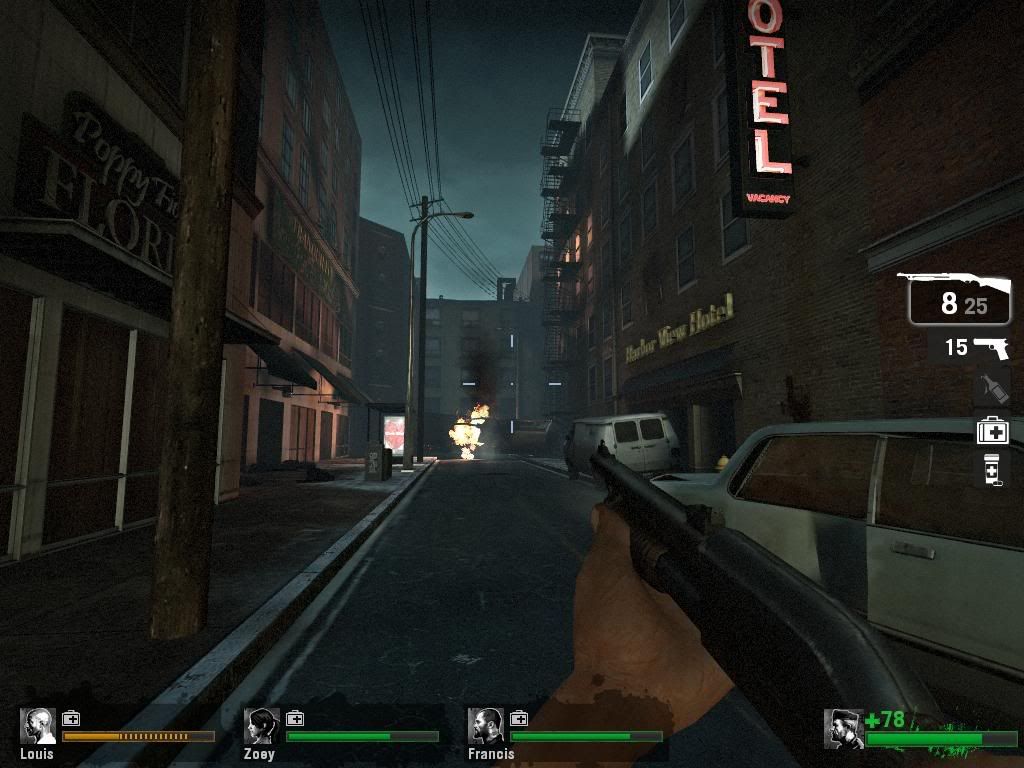Choose the Molotov bottle slot
The image size is (1024, 768).
[x=991, y=387]
